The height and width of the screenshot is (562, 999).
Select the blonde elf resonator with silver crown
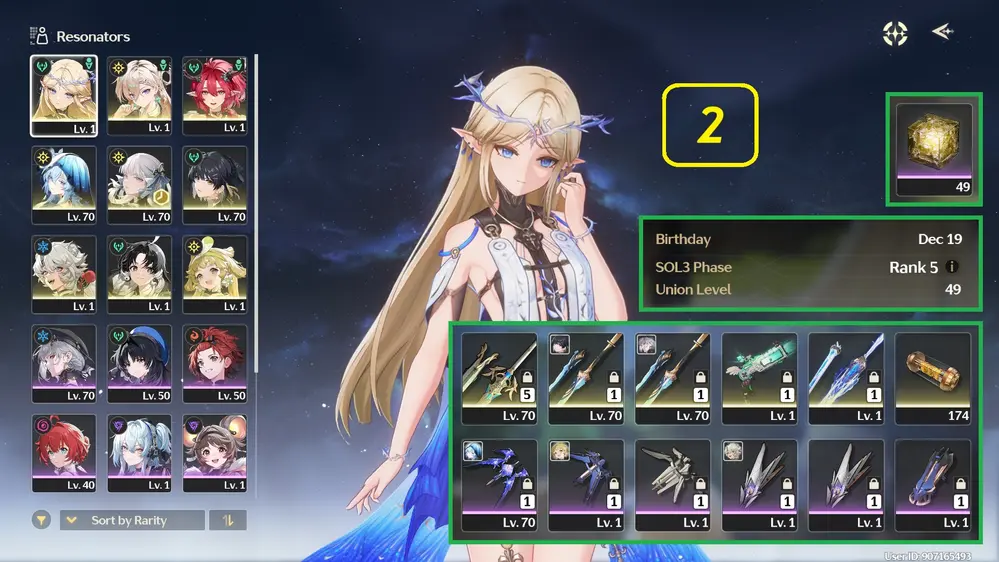64,95
